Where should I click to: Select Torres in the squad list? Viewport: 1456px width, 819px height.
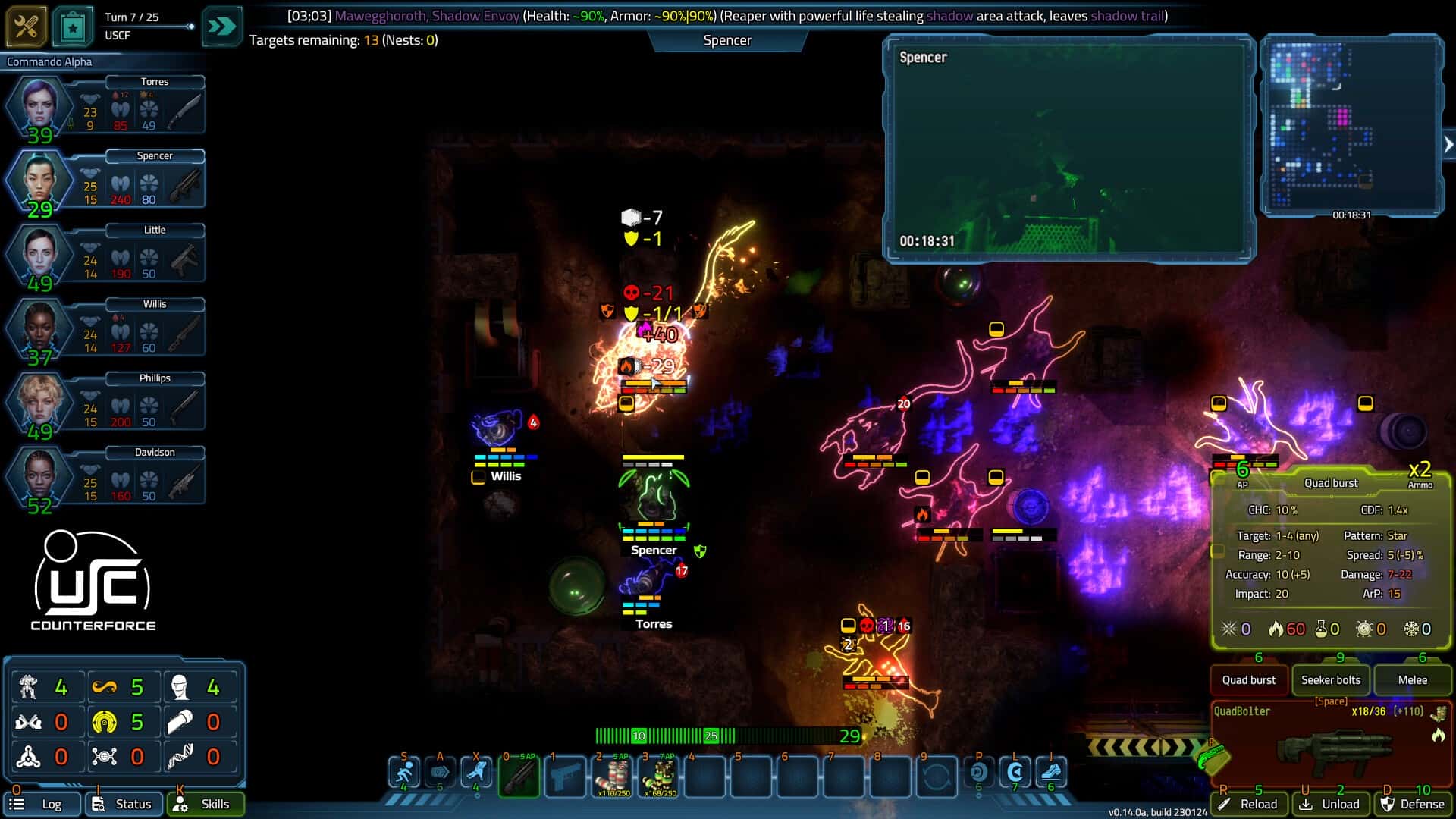(x=106, y=106)
